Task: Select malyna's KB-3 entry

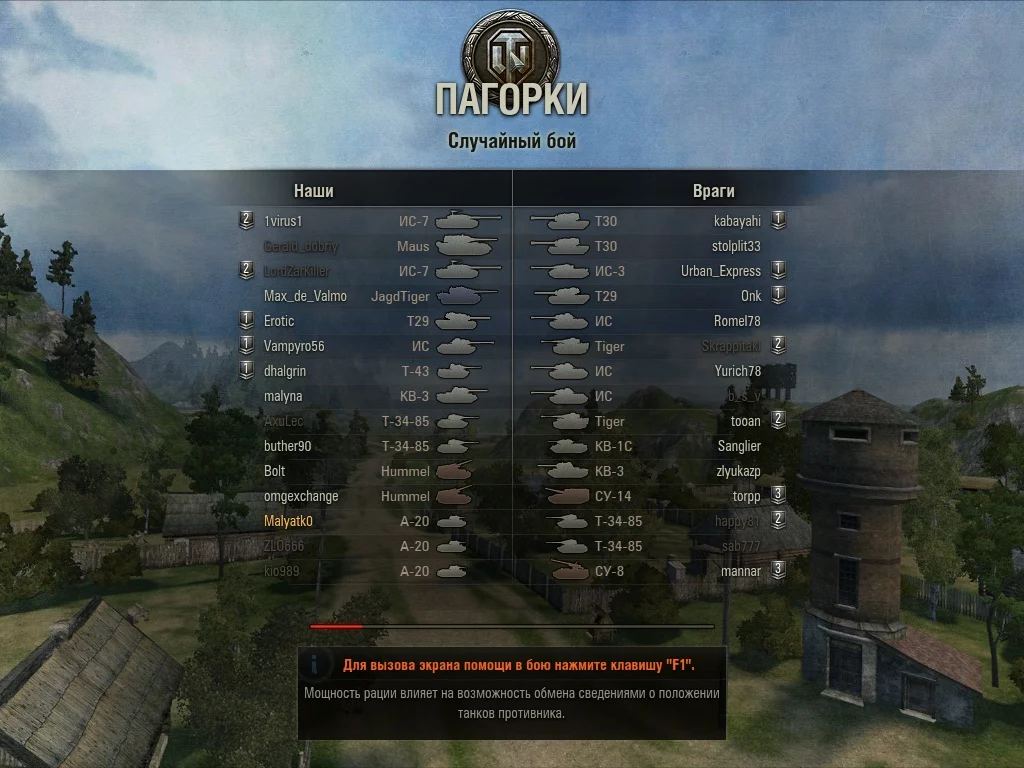Action: (x=283, y=396)
